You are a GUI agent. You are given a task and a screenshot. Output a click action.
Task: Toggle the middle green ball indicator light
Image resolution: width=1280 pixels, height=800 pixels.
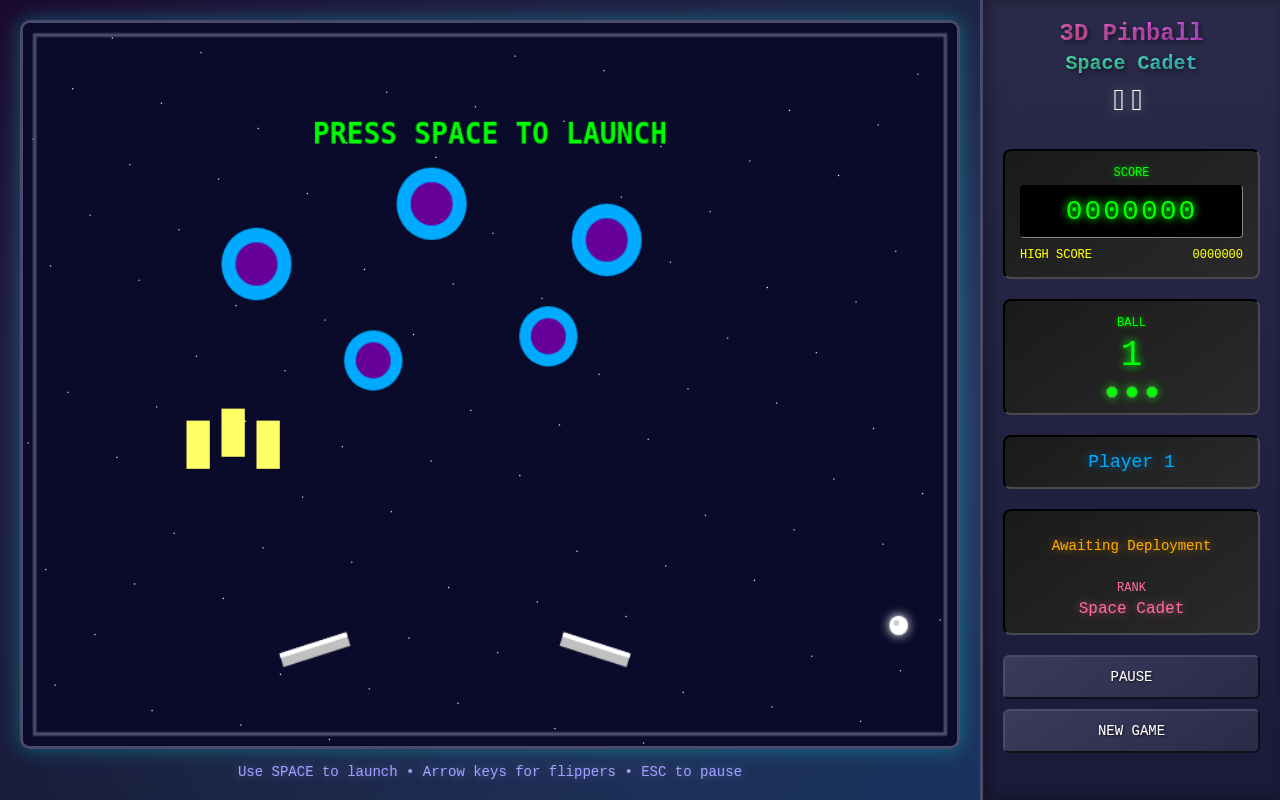point(1131,392)
